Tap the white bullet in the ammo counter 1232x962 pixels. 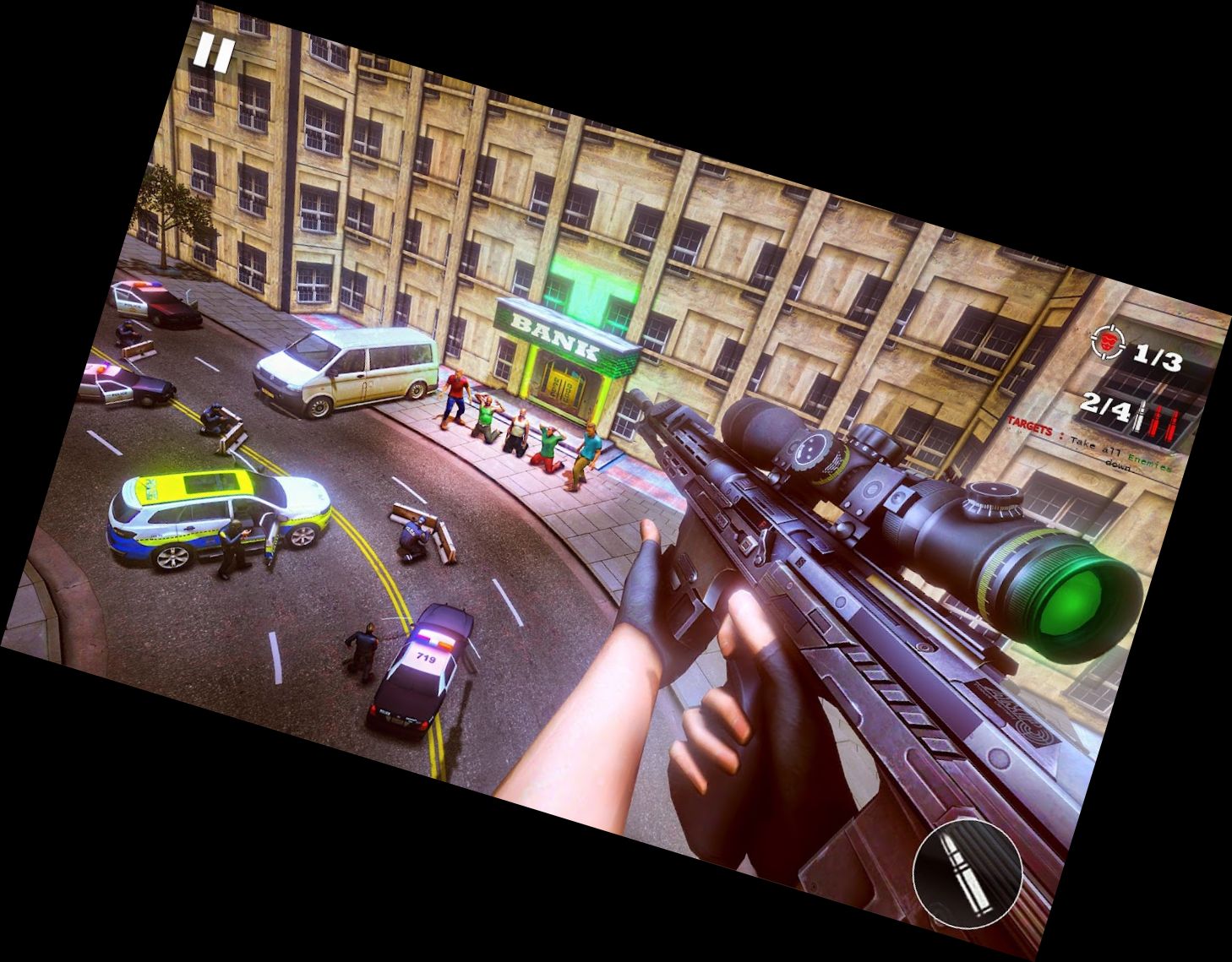[x=1141, y=416]
